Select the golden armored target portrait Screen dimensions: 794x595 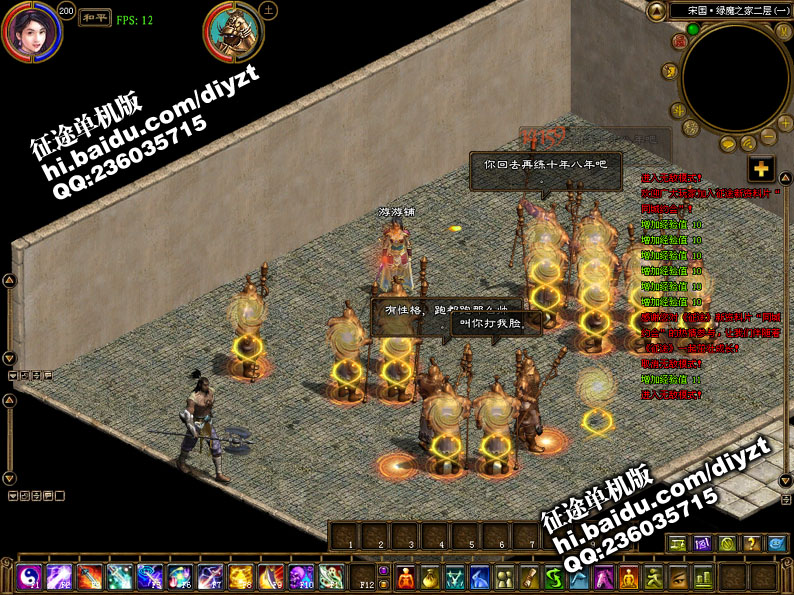tap(234, 31)
